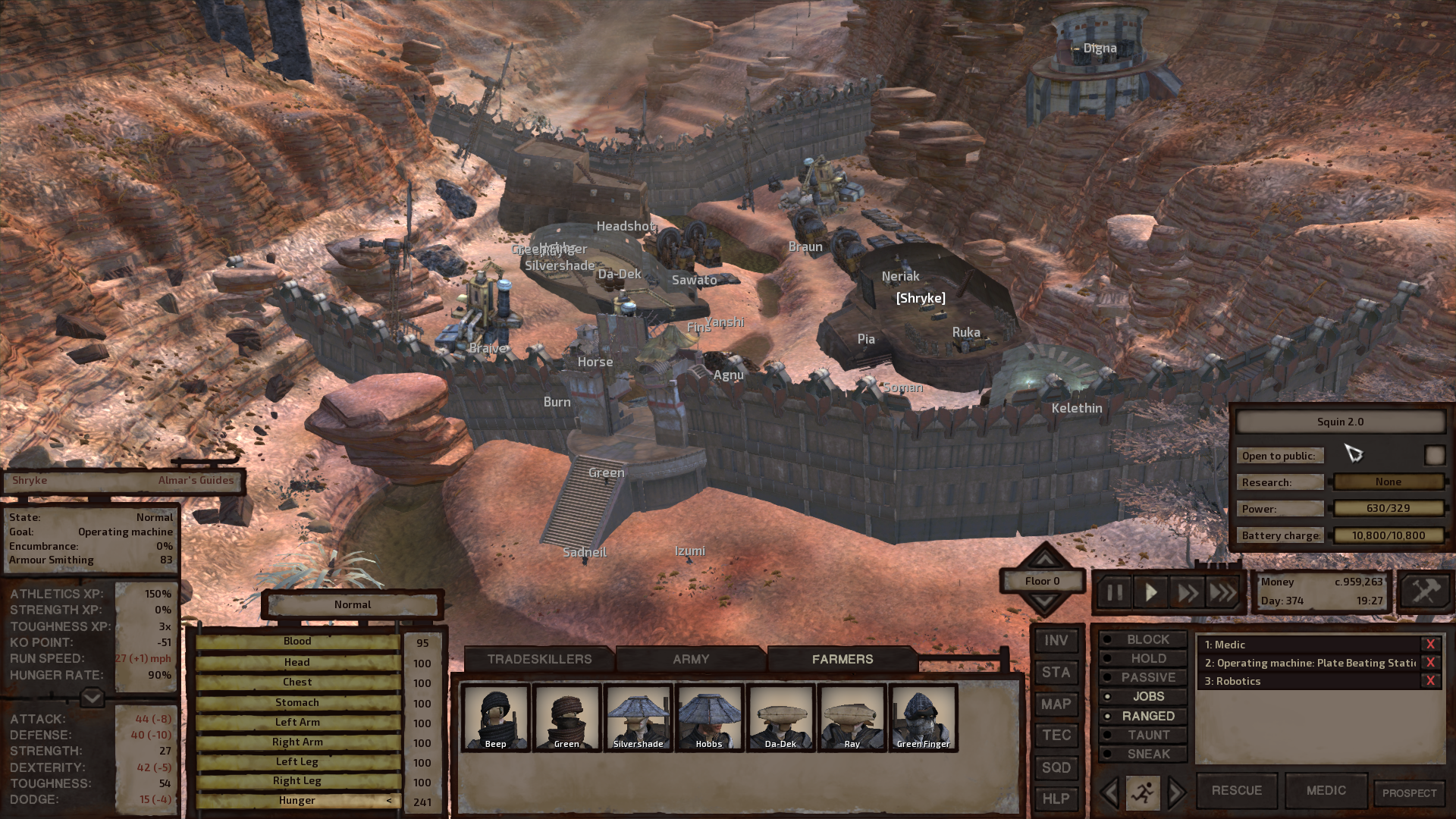The width and height of the screenshot is (1456, 819).
Task: Open the build mode hammer button
Action: [1425, 591]
